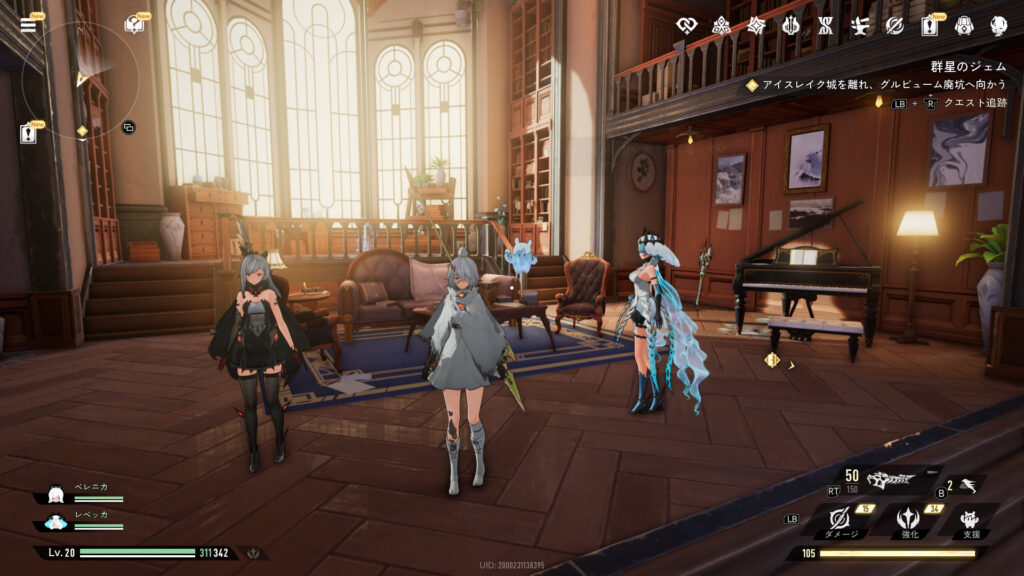The width and height of the screenshot is (1024, 576).
Task: Select the hourglass-shaped menu icon
Action: click(825, 25)
